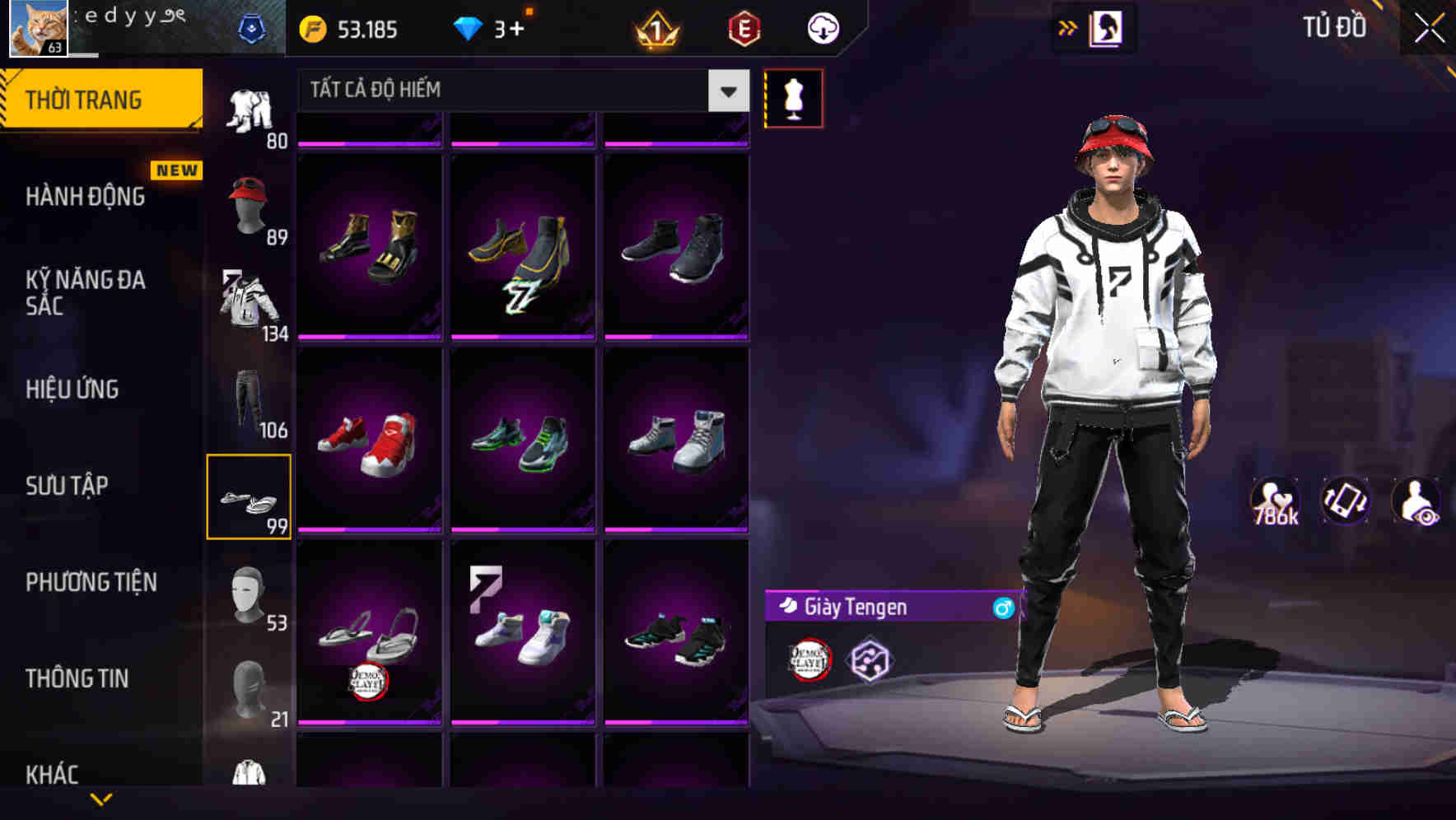Open the red Elite Pass E icon
Screen dimensions: 1456x820
point(742,29)
